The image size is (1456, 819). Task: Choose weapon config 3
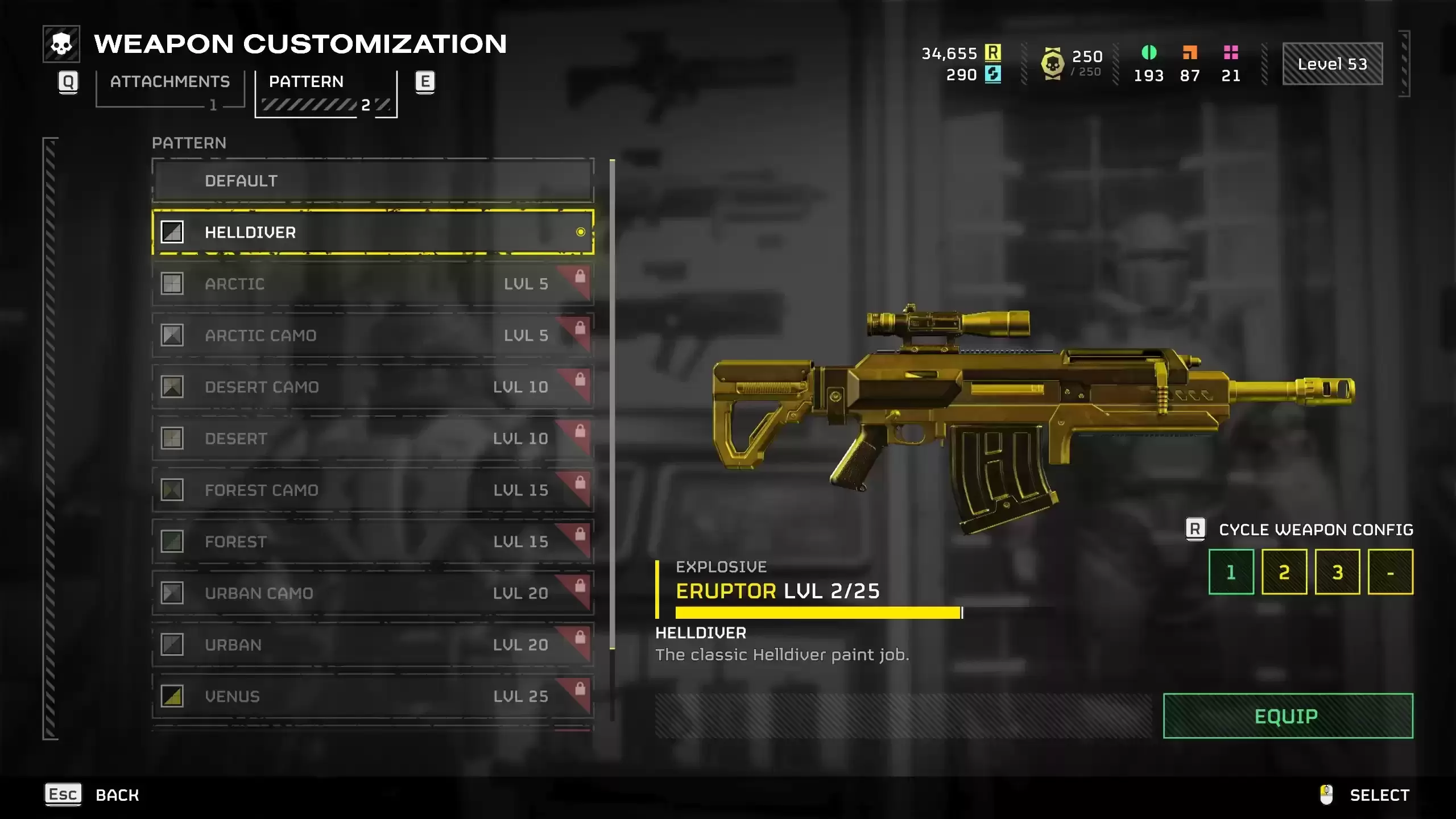pos(1337,572)
